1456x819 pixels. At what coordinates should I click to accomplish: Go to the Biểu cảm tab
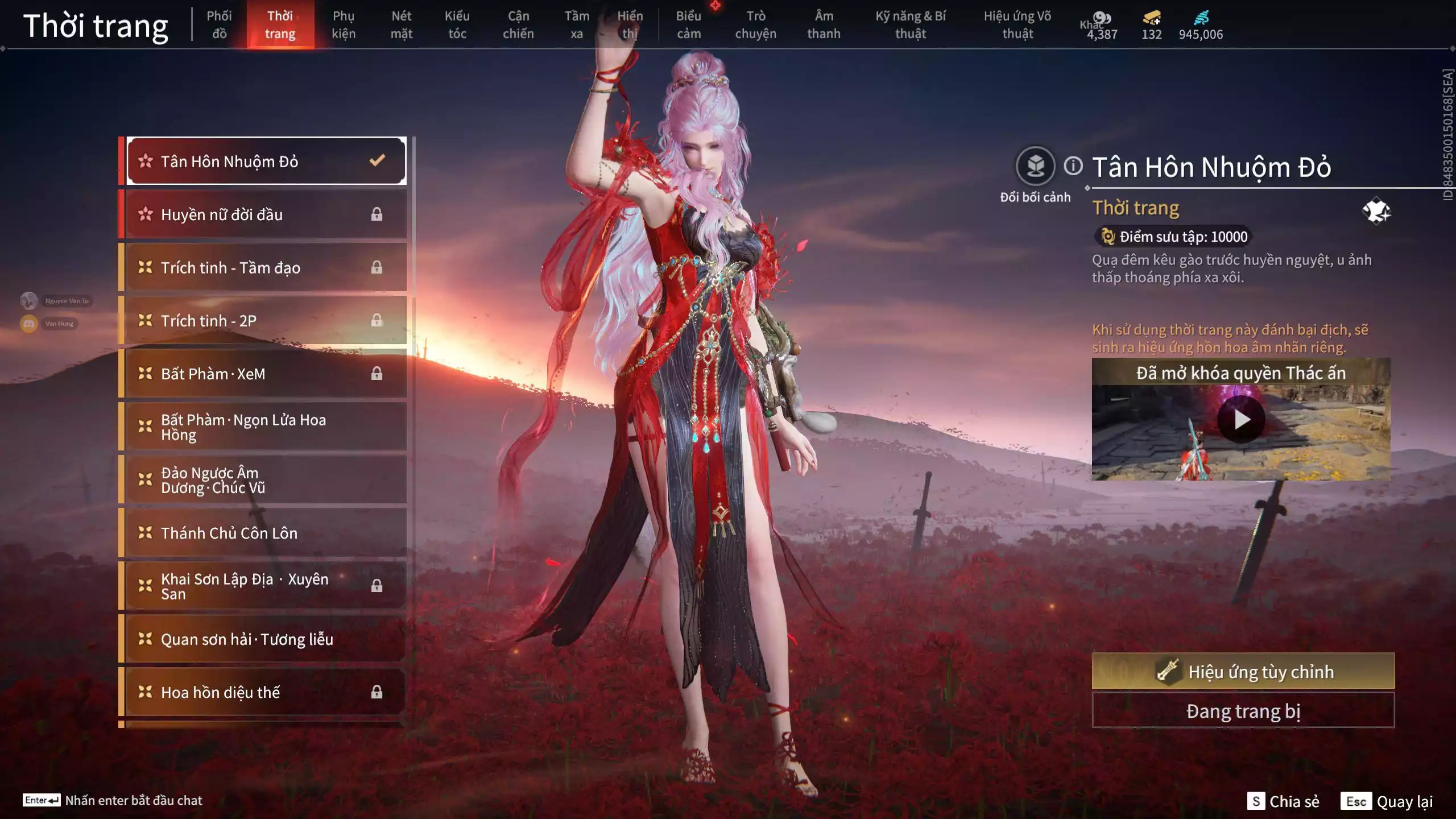point(688,24)
